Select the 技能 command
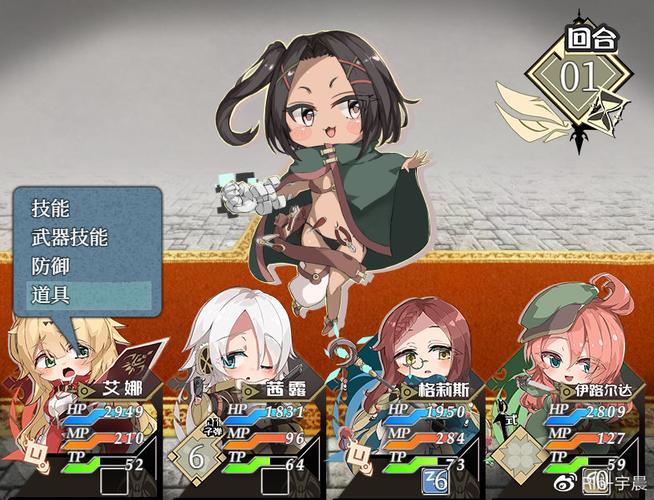This screenshot has width=654, height=500. pos(50,209)
